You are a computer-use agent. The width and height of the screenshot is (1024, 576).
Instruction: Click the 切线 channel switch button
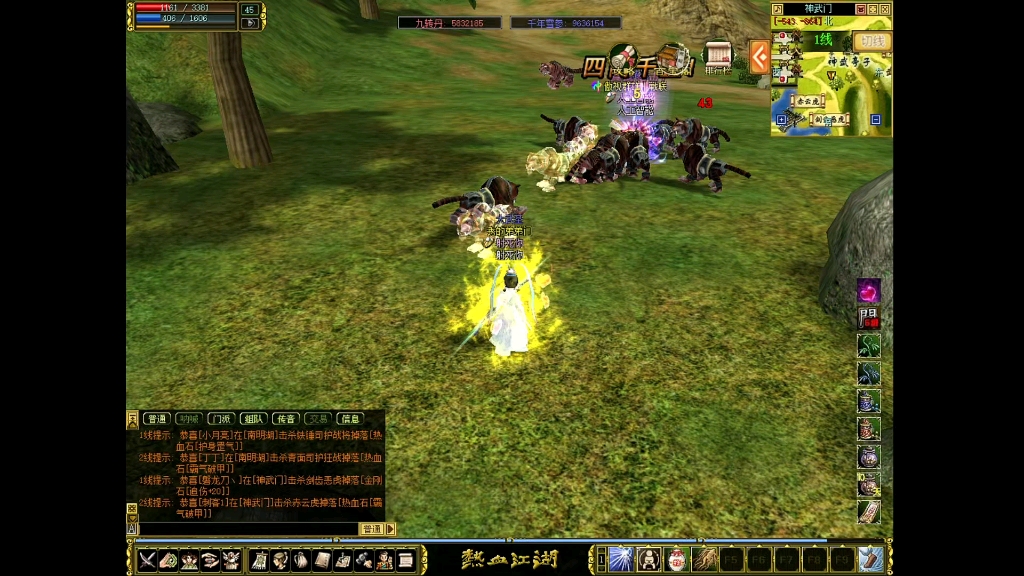click(872, 41)
